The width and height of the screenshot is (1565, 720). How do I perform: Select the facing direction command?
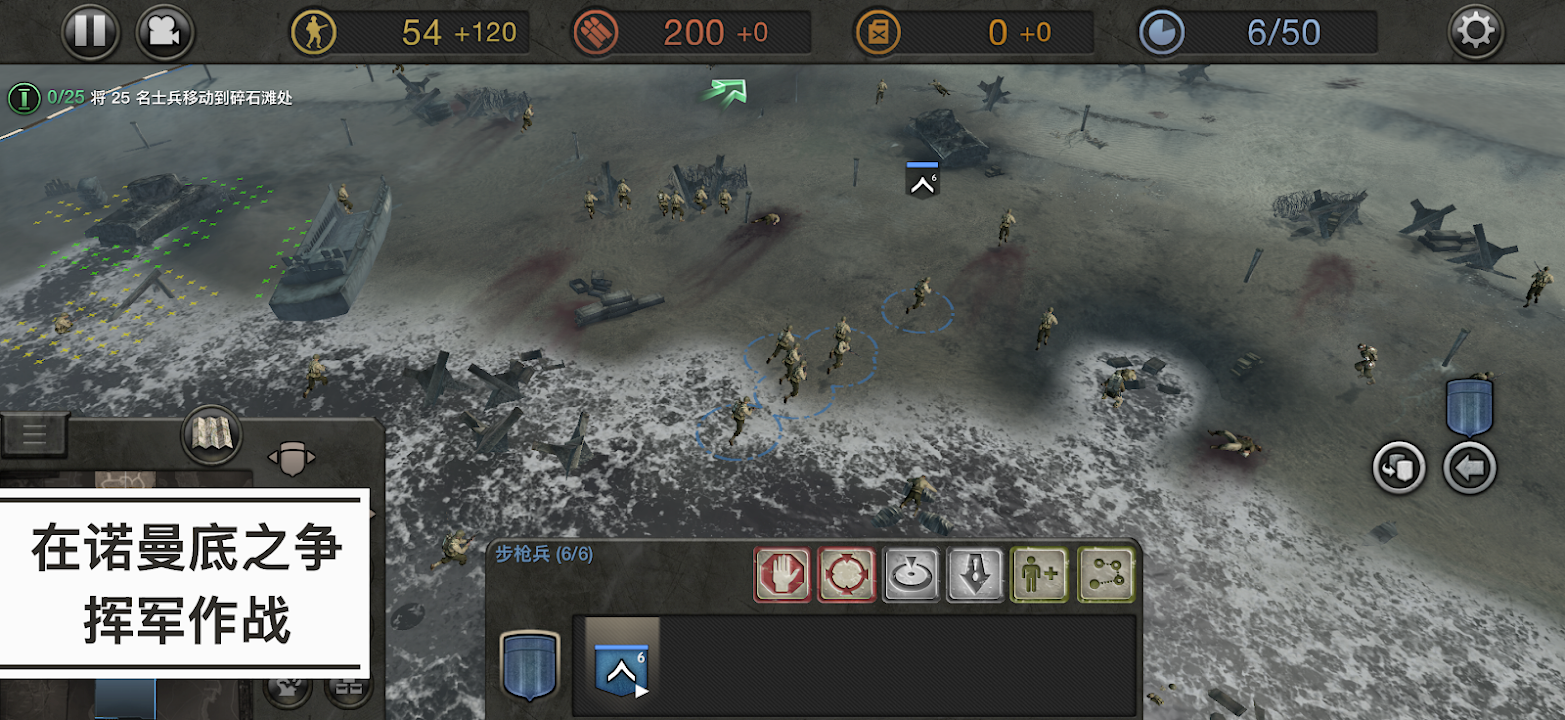(x=911, y=574)
